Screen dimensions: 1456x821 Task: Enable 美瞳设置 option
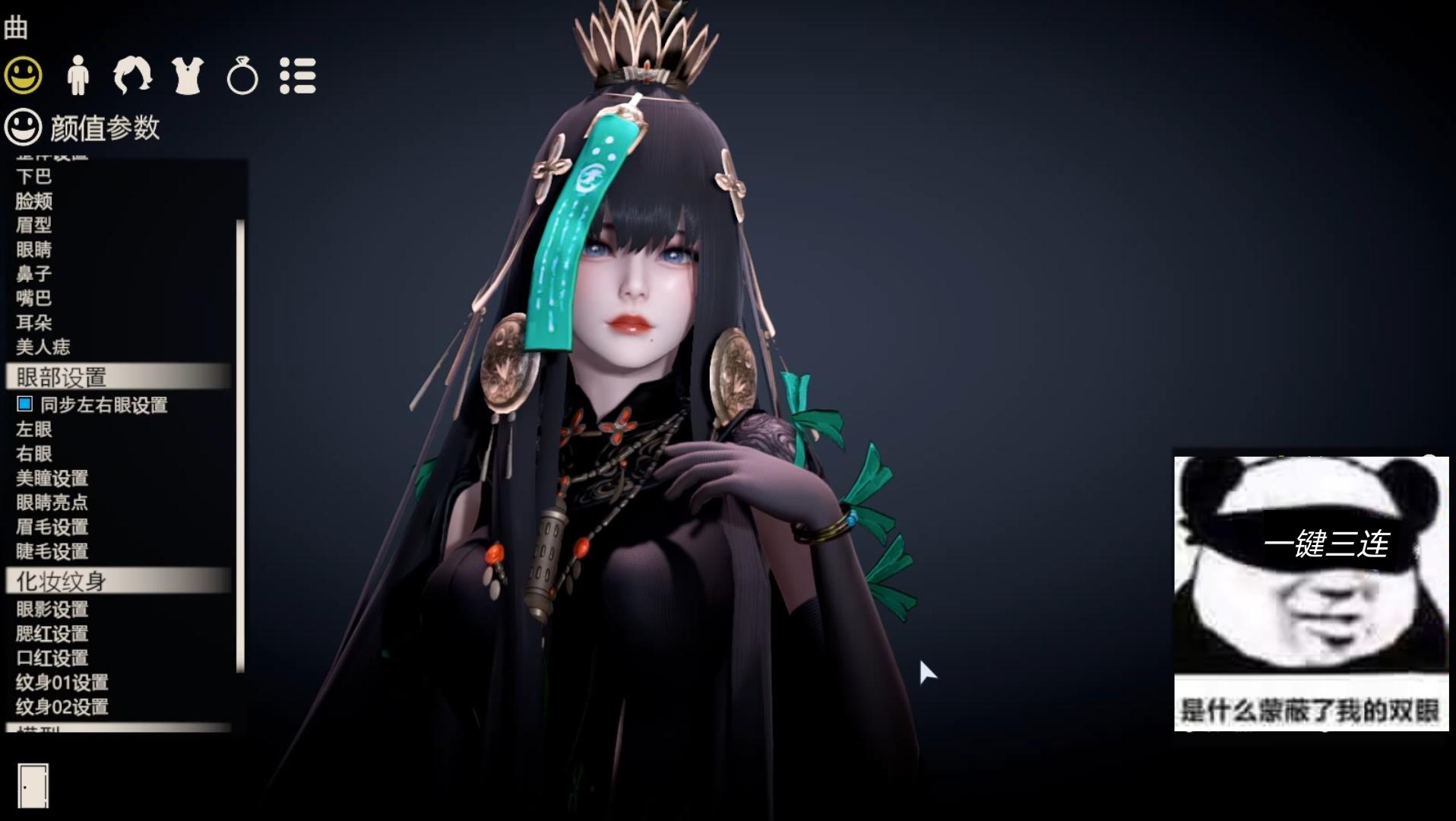(52, 479)
